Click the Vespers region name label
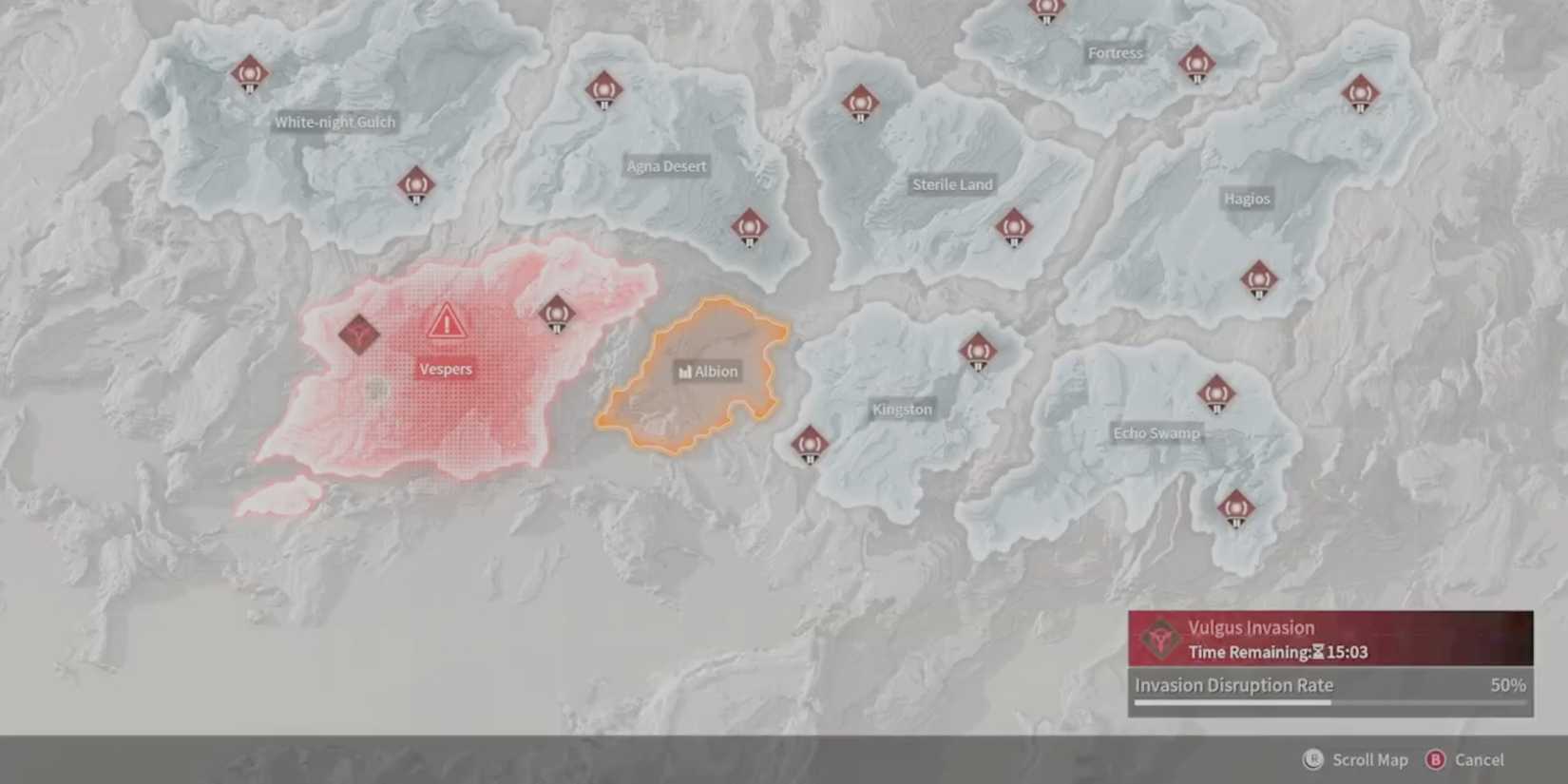This screenshot has width=1568, height=784. tap(445, 369)
